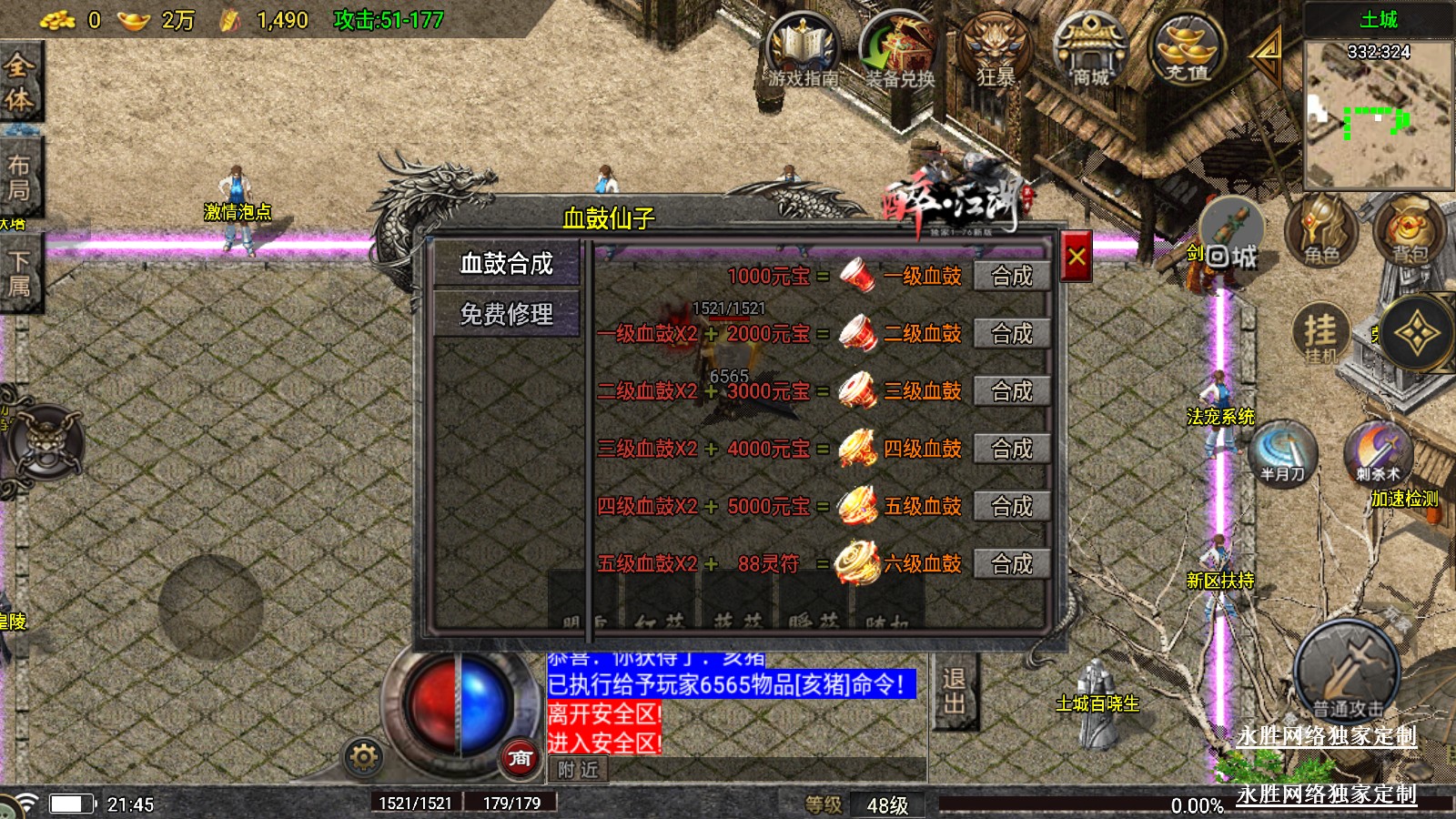Craft 六级血鼓 with its 合成 button
The width and height of the screenshot is (1456, 819).
1011,564
